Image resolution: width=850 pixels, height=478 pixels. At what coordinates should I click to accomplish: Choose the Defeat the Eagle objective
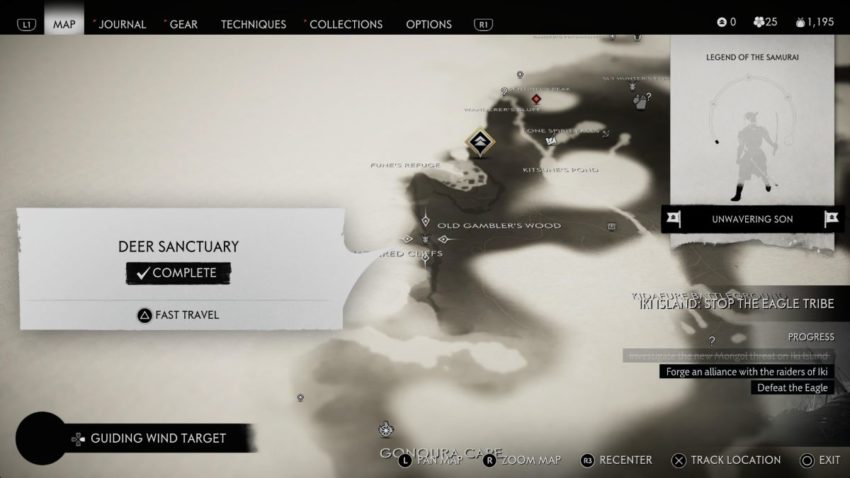pos(794,388)
